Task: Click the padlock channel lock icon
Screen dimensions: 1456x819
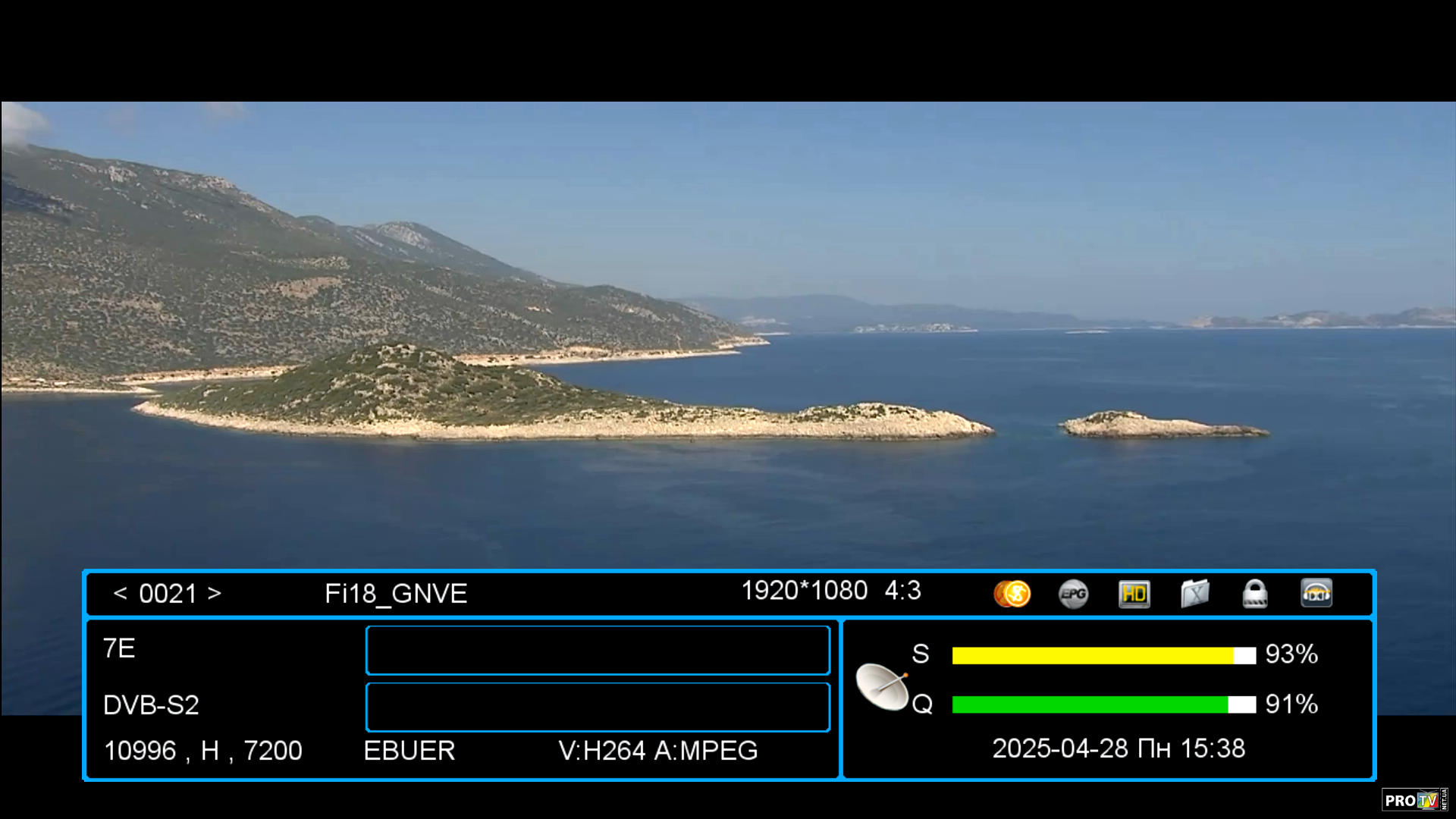Action: tap(1255, 594)
